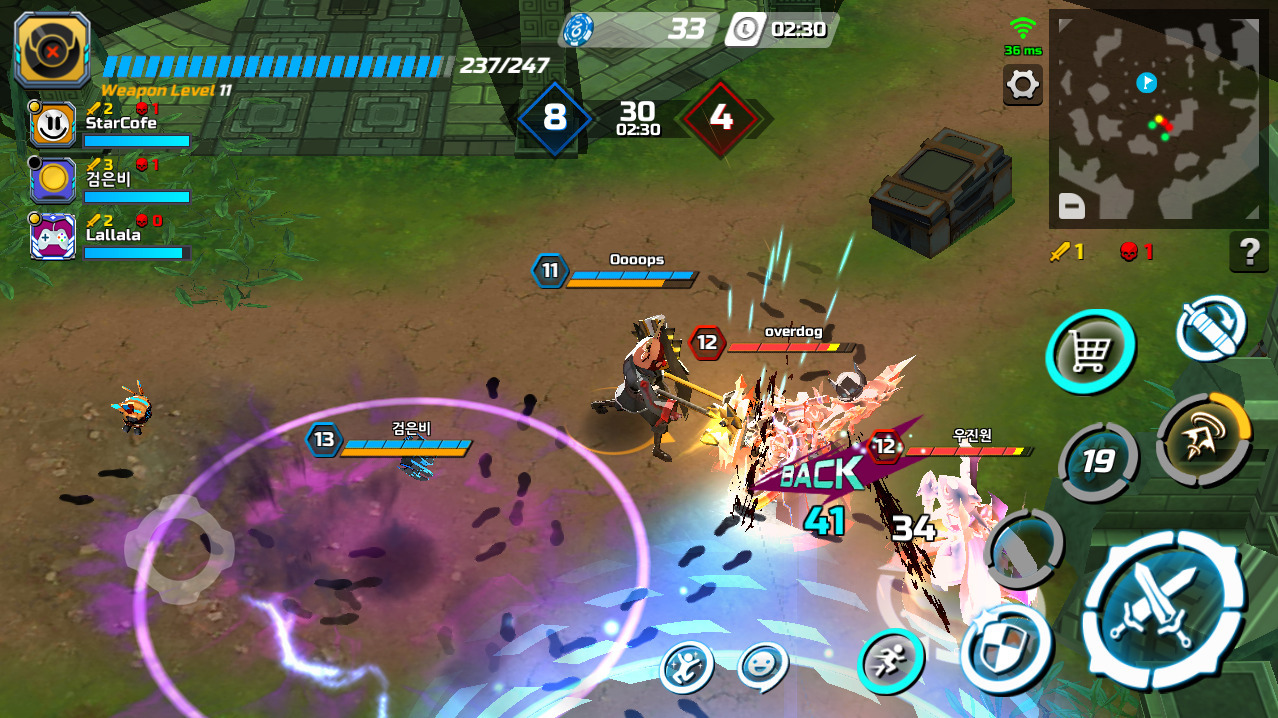The image size is (1278, 718).
Task: Select teammate Lallala's gamepad portrait
Action: tap(52, 237)
